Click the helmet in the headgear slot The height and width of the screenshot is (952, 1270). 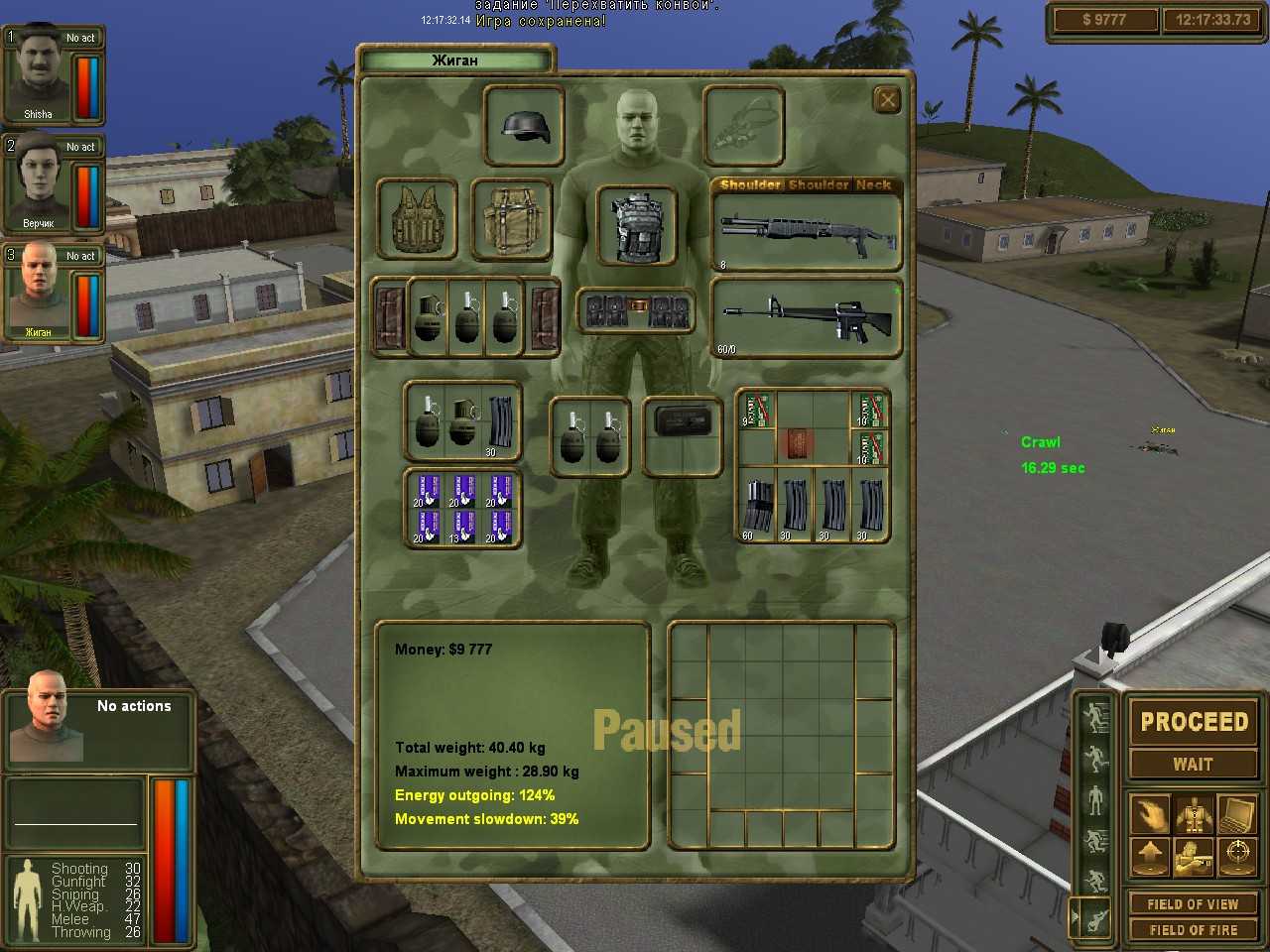pyautogui.click(x=524, y=124)
